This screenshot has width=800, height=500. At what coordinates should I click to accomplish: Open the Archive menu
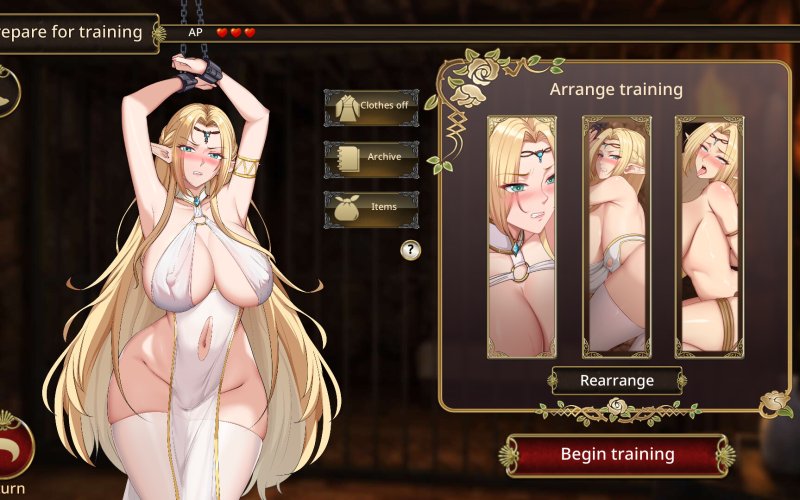(371, 157)
